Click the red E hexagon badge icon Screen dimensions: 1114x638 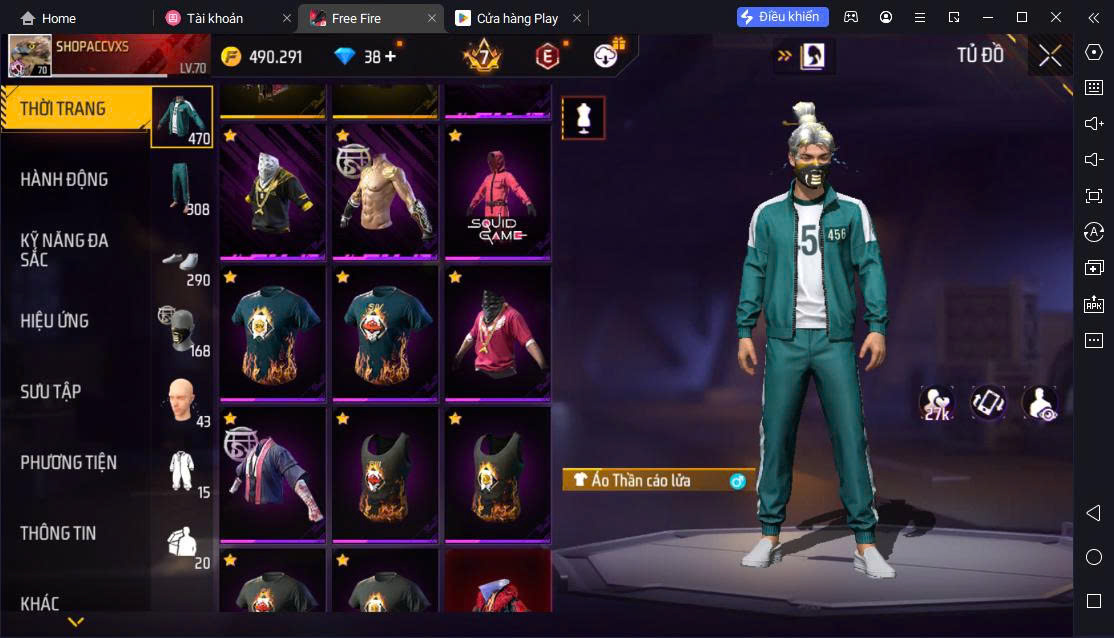546,56
